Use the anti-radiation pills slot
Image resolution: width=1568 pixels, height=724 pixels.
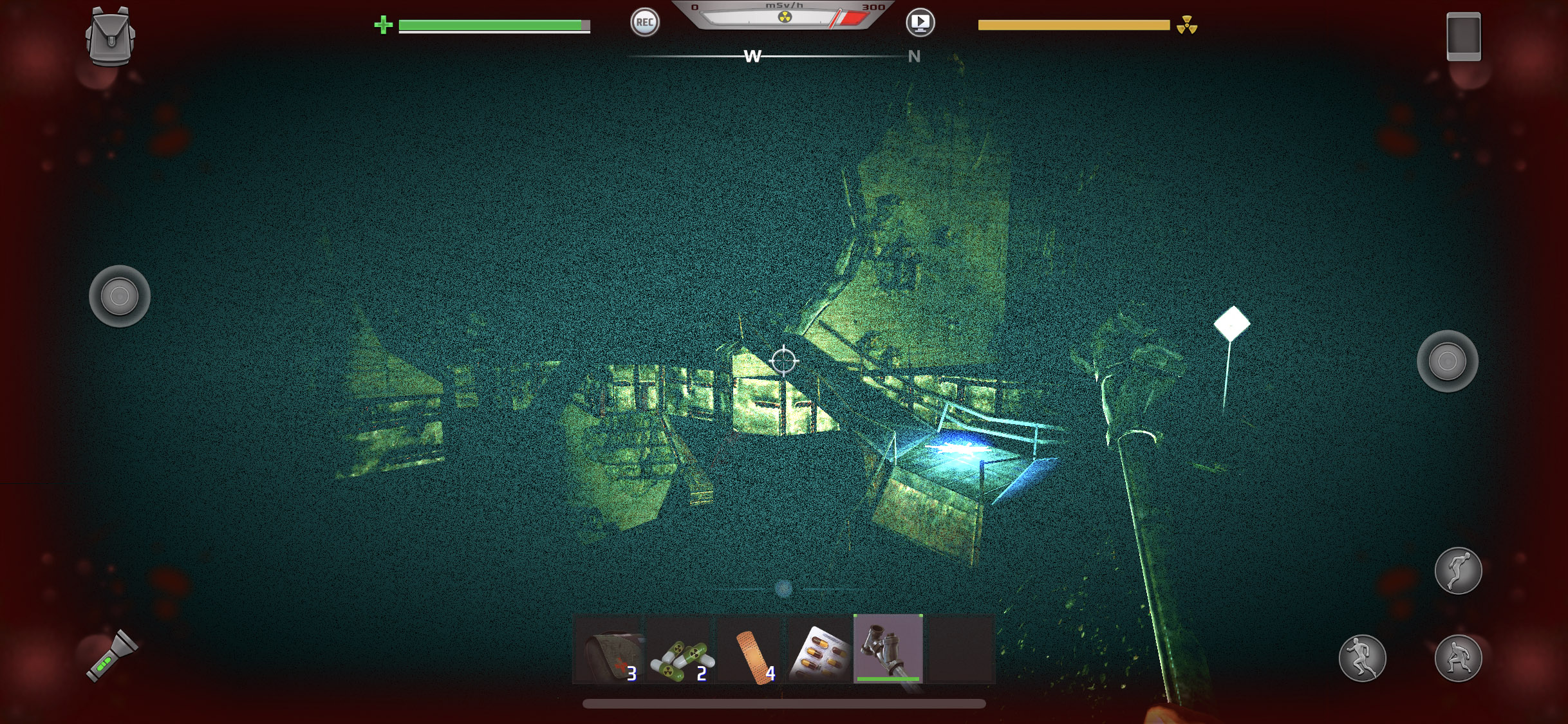click(x=681, y=649)
